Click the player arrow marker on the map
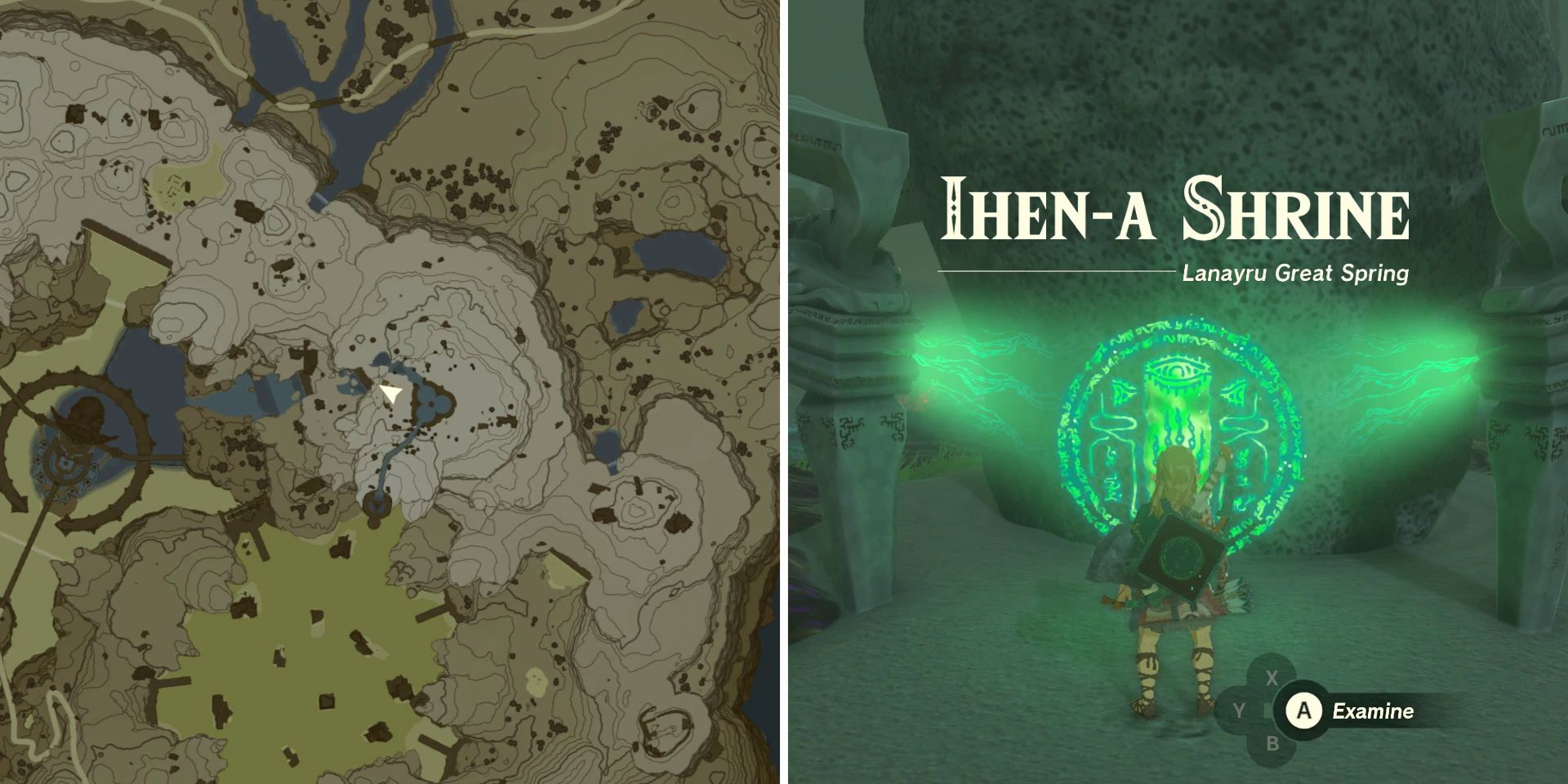This screenshot has width=1568, height=784. [x=390, y=394]
